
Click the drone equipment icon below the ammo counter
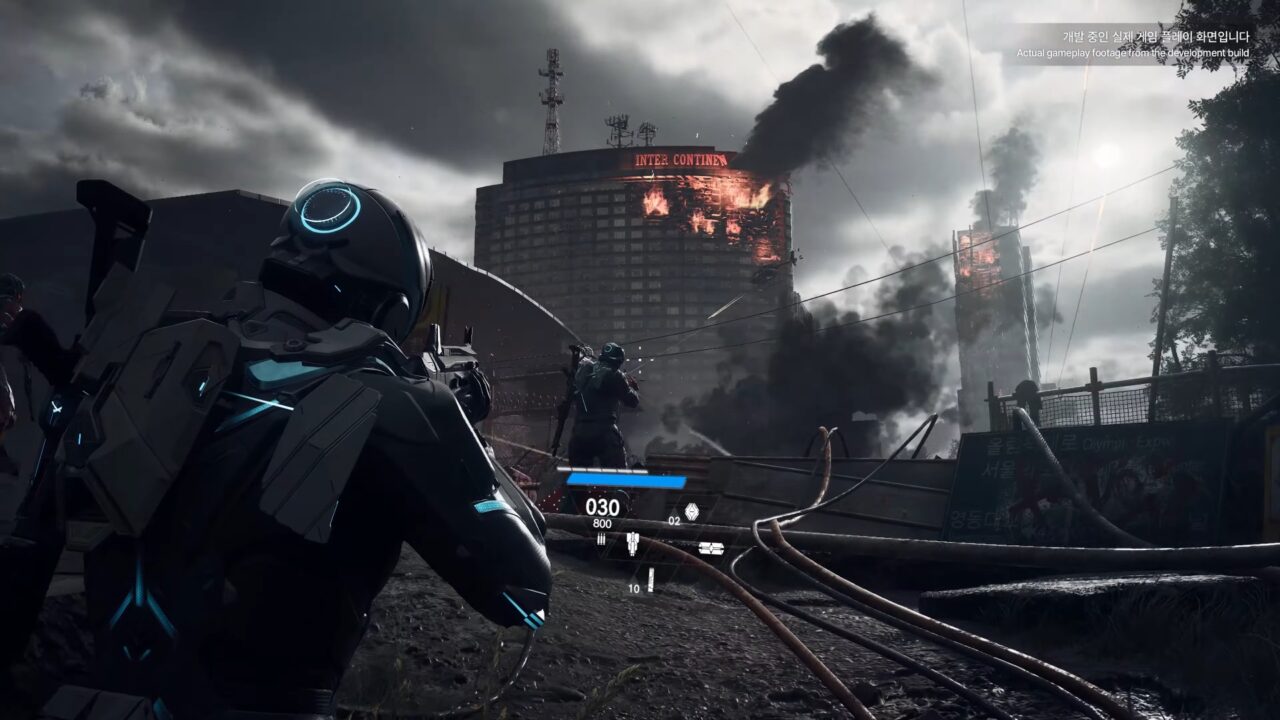632,543
